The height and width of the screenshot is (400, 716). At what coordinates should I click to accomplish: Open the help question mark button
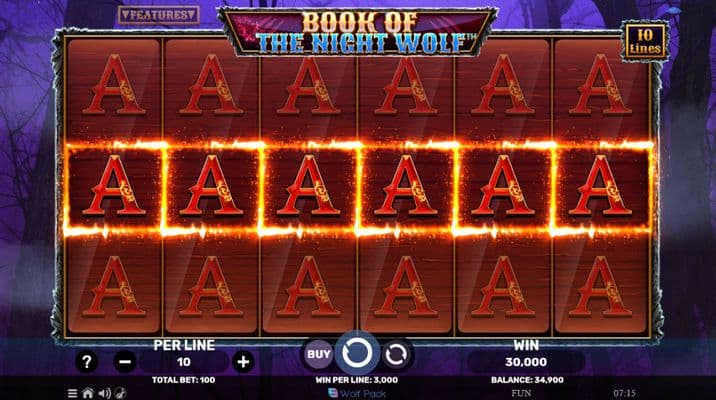coord(88,362)
